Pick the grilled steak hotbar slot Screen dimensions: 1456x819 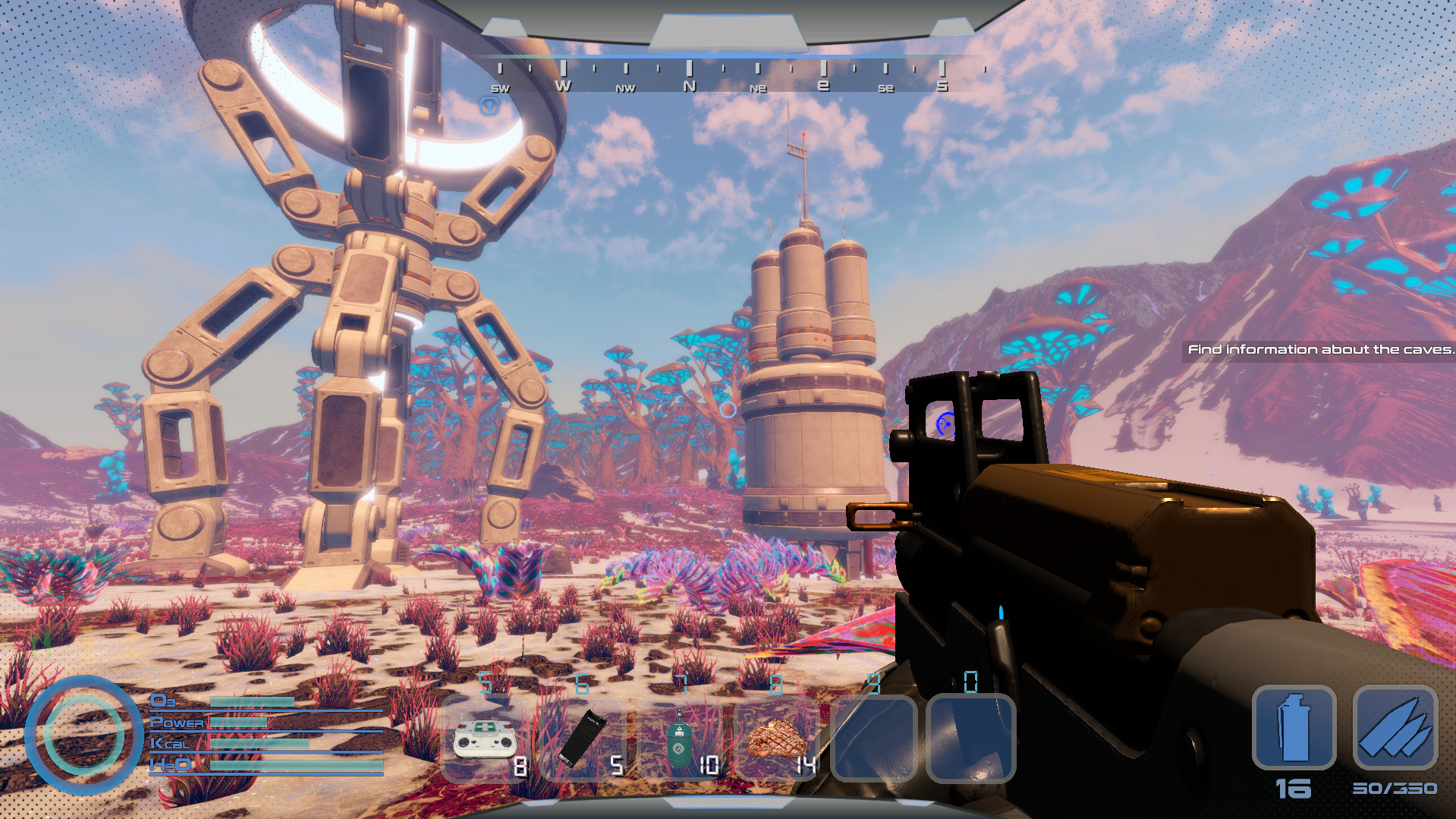pos(776,739)
